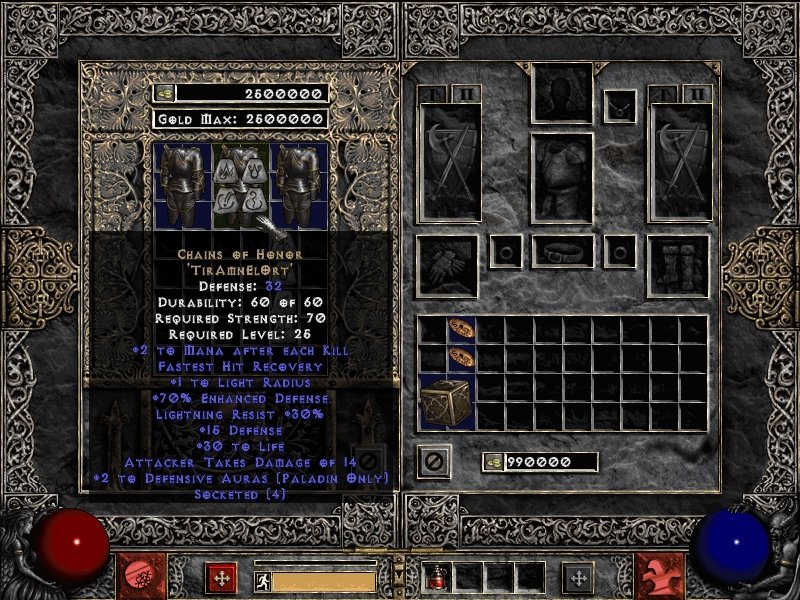Select the ring slot next to the boots
This screenshot has width=800, height=600.
coord(620,251)
